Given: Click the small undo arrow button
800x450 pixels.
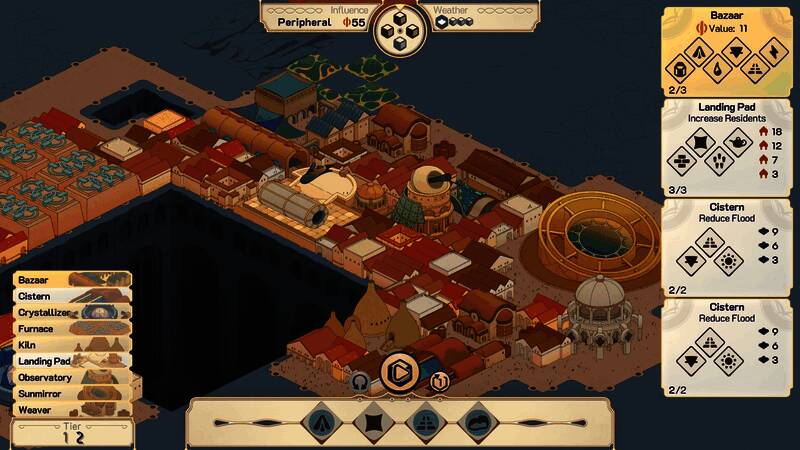Looking at the screenshot, I should (360, 380).
